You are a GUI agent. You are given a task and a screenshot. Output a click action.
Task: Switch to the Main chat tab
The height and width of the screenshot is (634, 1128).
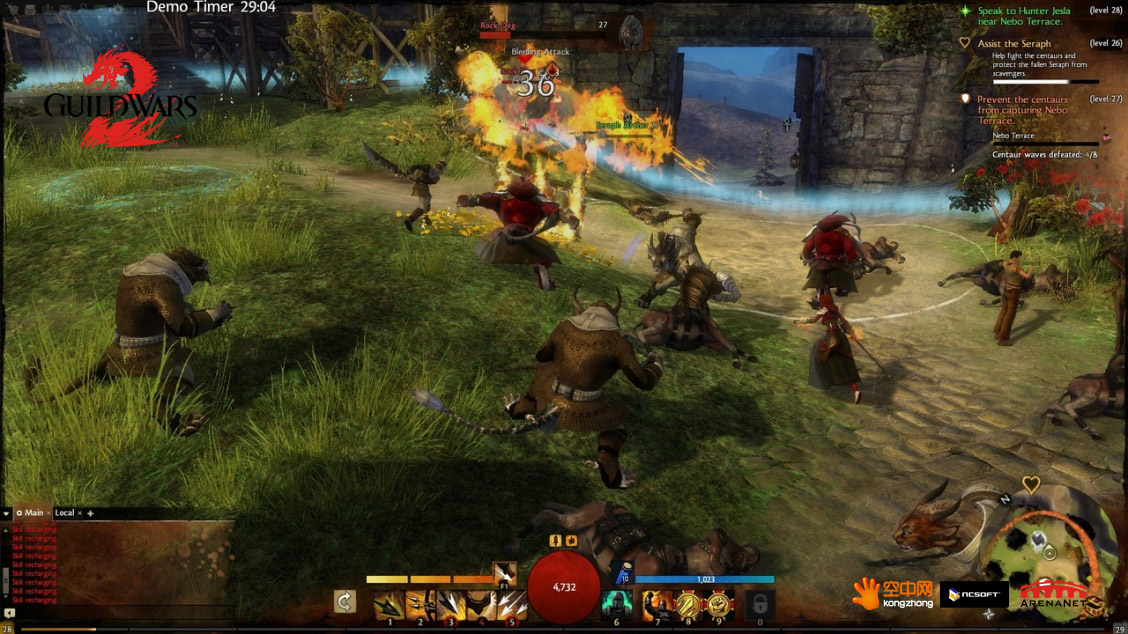pos(32,513)
